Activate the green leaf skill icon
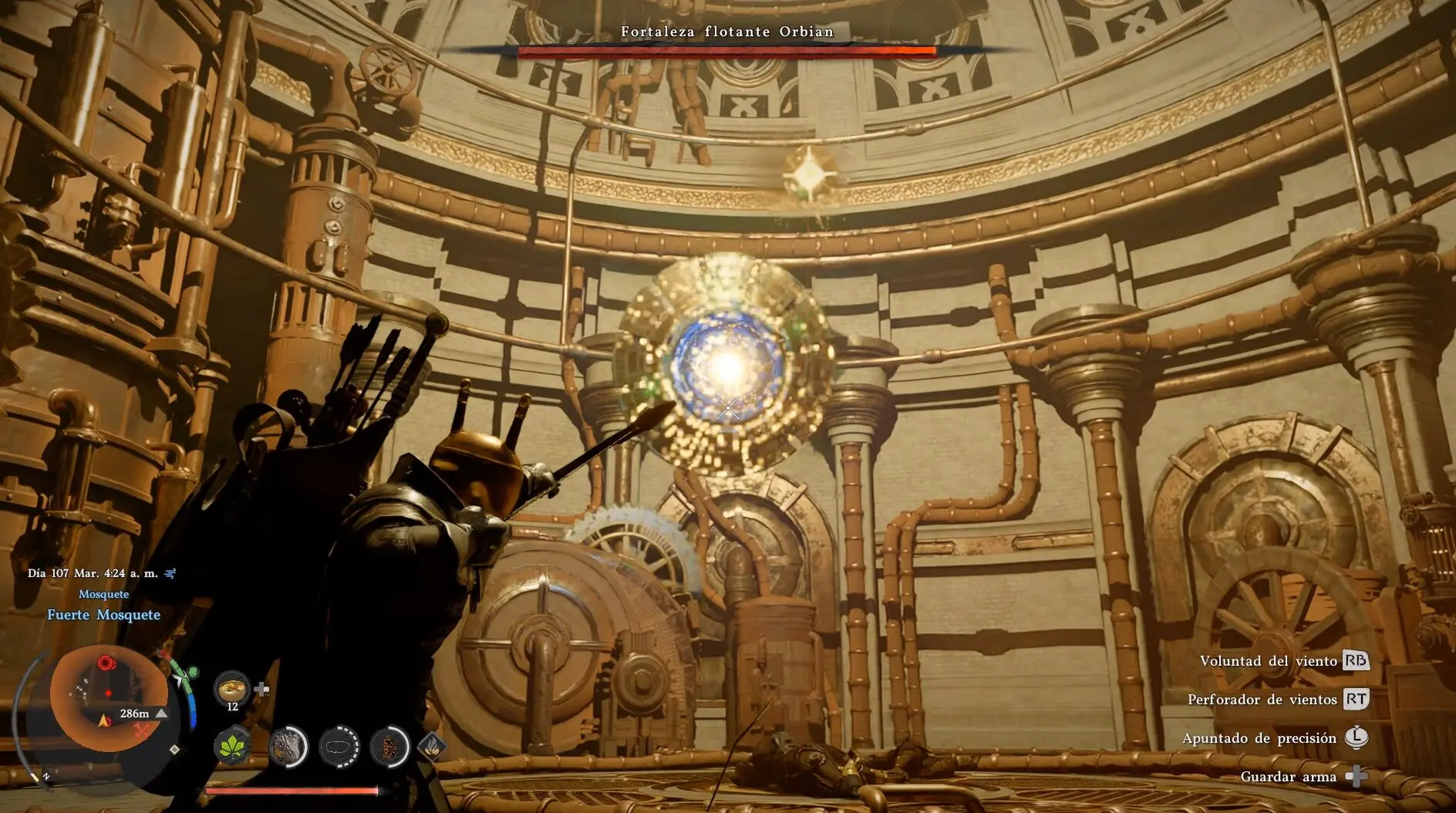The height and width of the screenshot is (813, 1456). [232, 746]
